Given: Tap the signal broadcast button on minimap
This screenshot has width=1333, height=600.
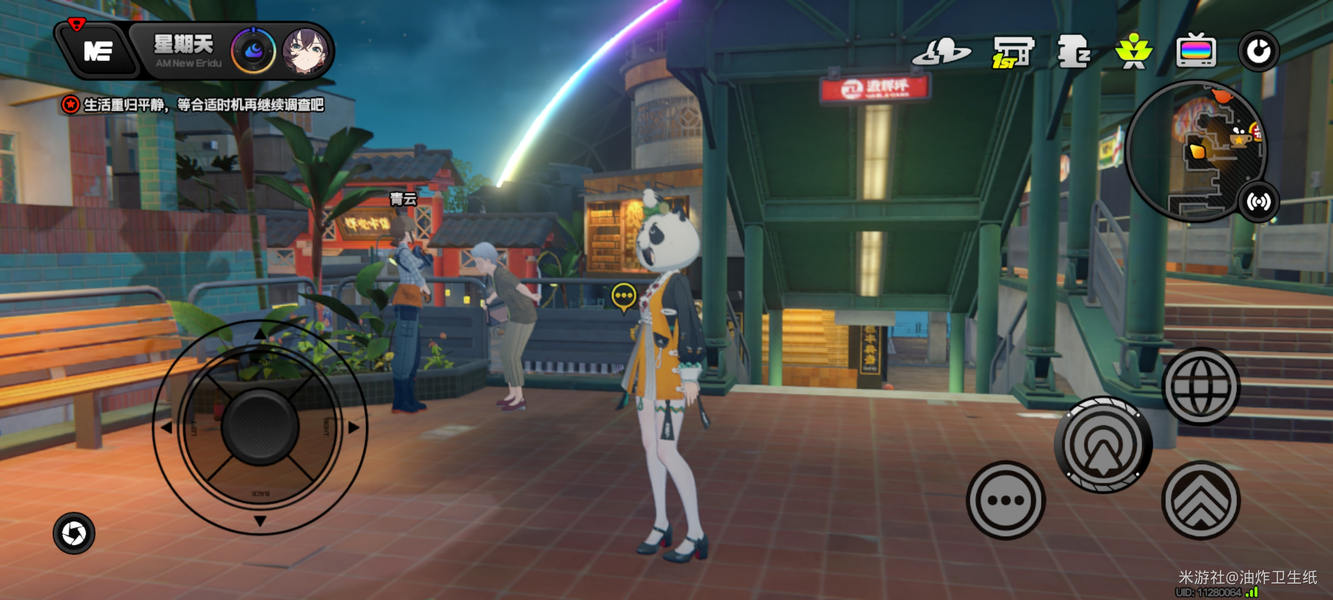Looking at the screenshot, I should point(1258,202).
